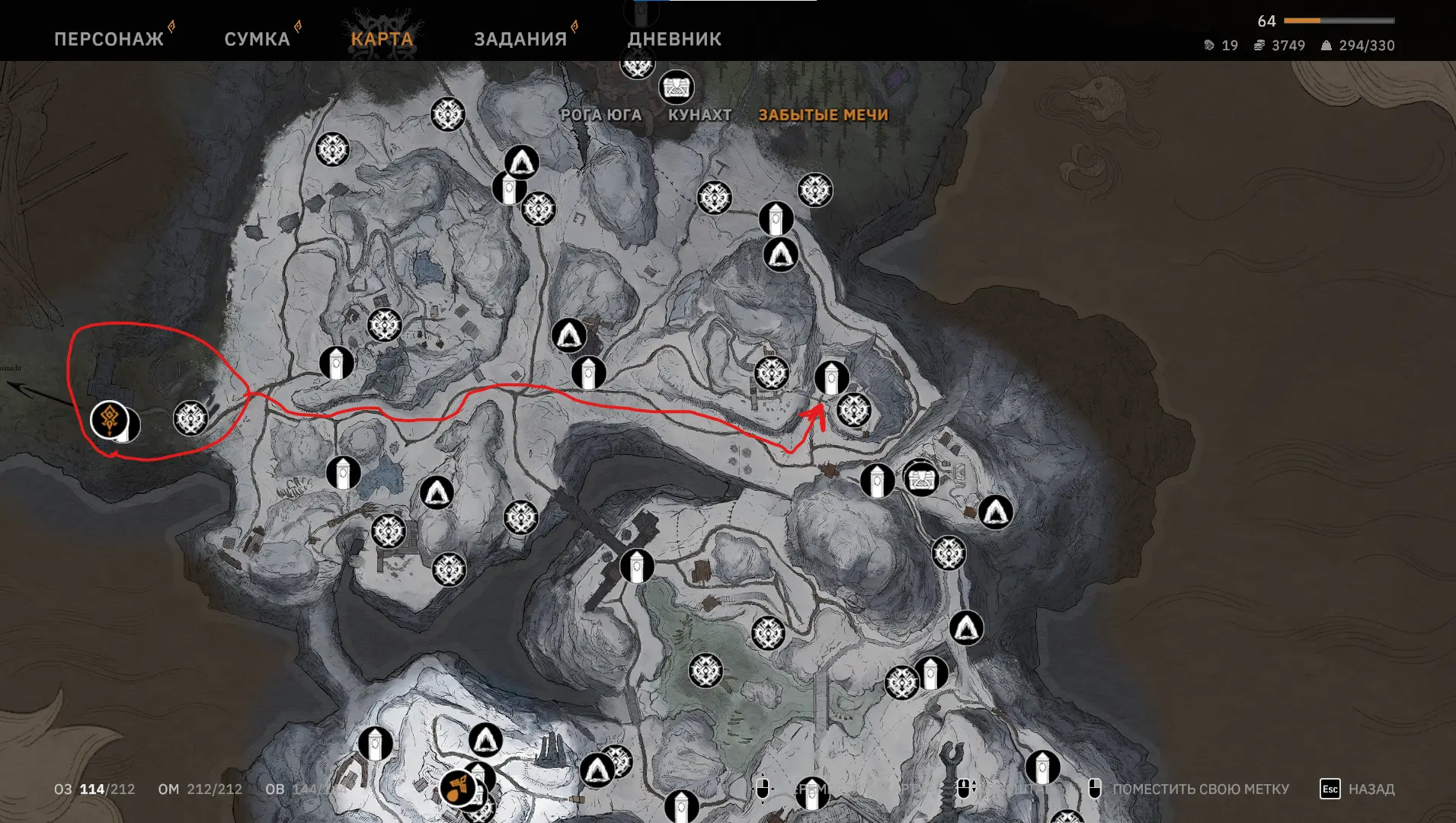Click the orange horn marker at the map's bottom
This screenshot has height=823, width=1456.
point(458,788)
